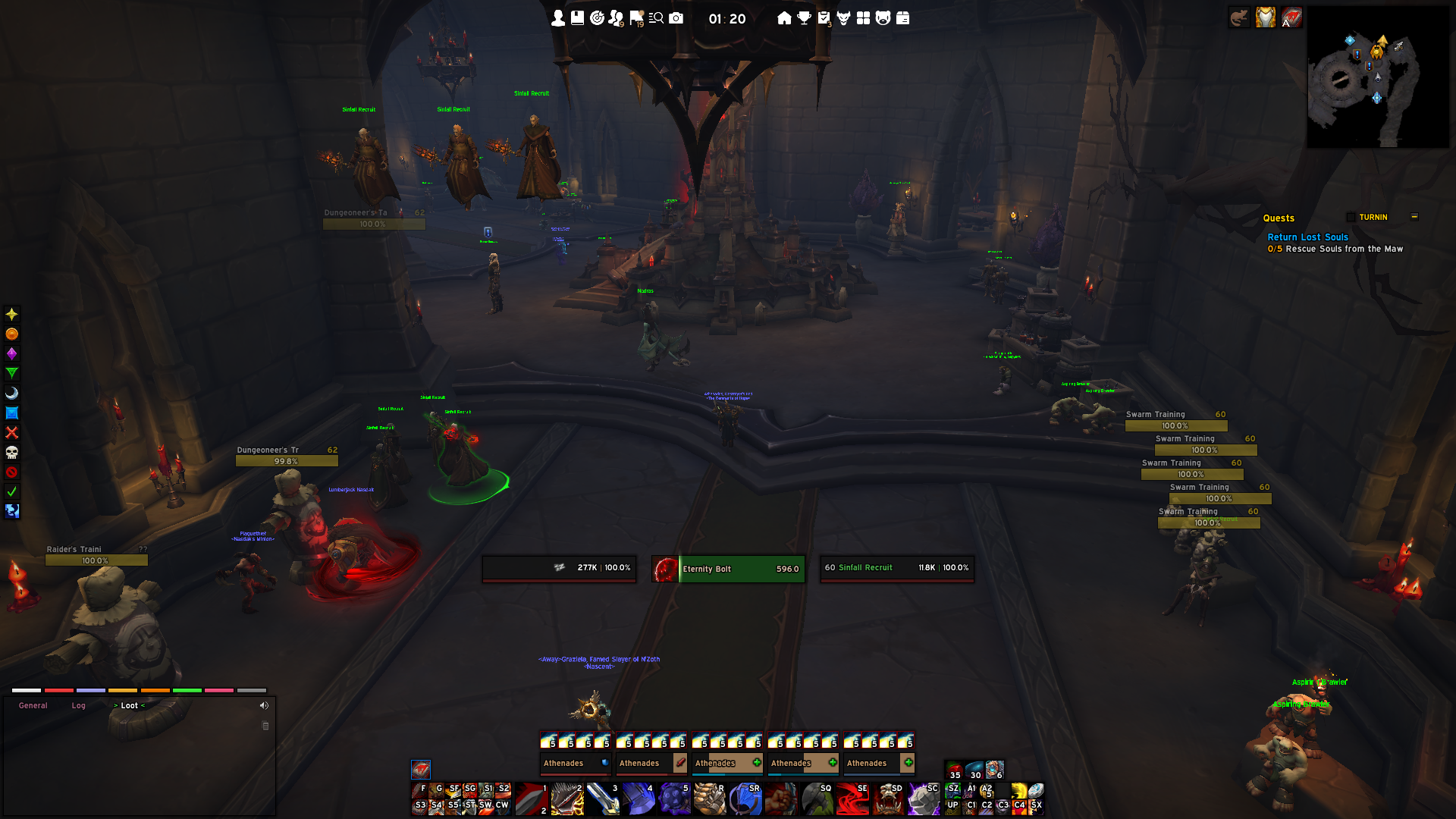Select the Loot chat tab
Image resolution: width=1456 pixels, height=819 pixels.
point(130,706)
